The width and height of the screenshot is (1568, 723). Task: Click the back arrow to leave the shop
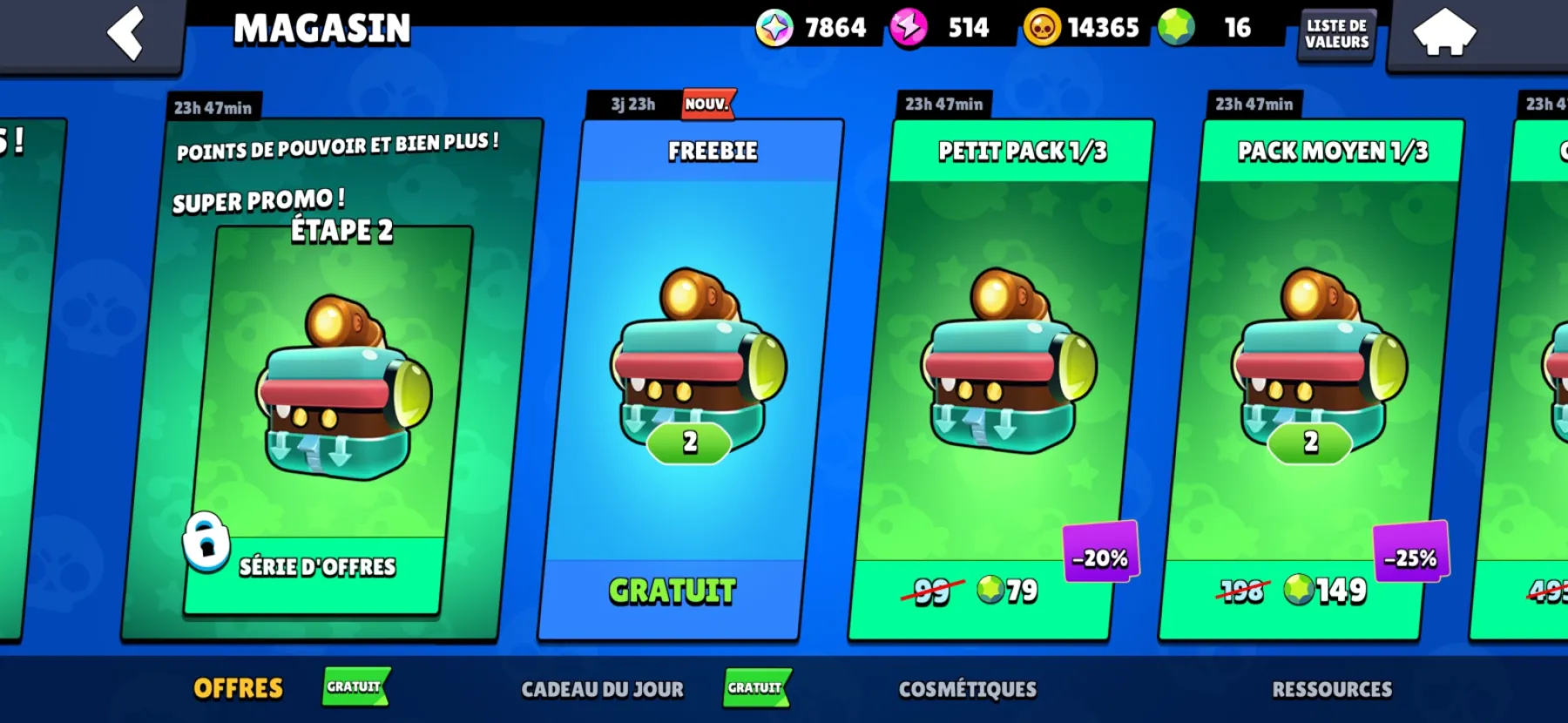pos(125,33)
